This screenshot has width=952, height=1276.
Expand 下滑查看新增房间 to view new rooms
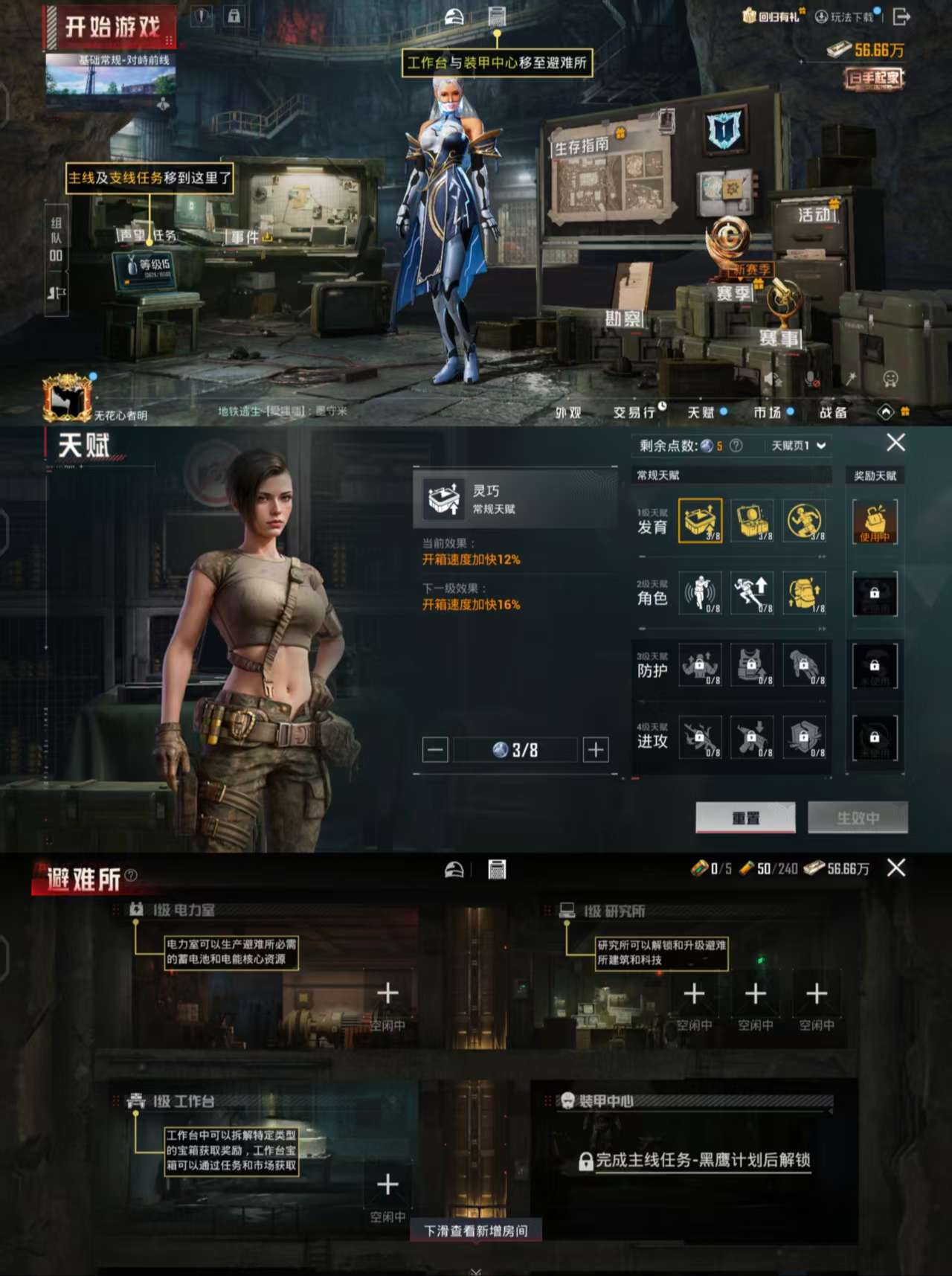click(476, 1231)
